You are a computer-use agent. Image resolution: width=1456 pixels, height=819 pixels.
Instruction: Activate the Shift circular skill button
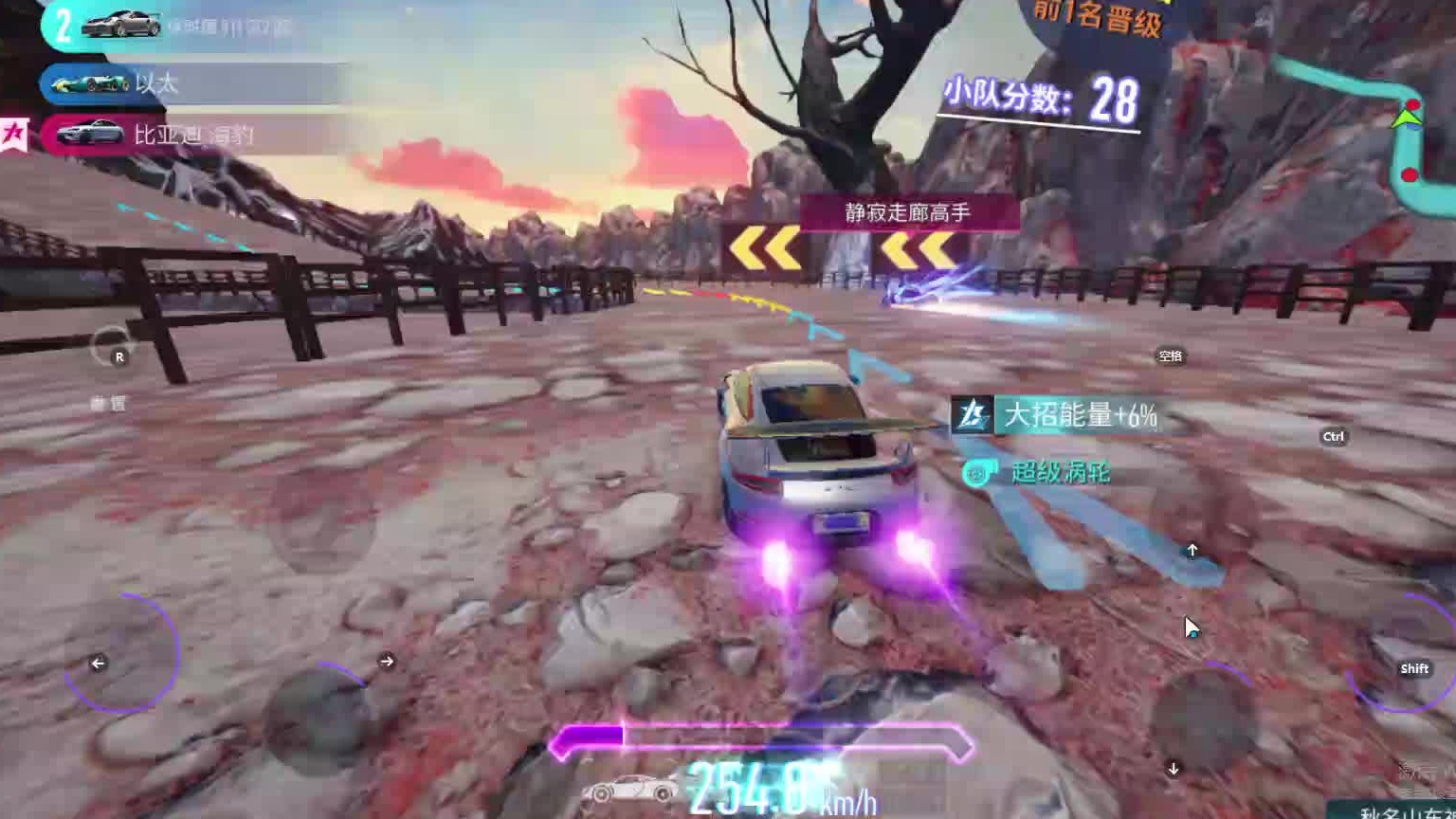click(1405, 653)
